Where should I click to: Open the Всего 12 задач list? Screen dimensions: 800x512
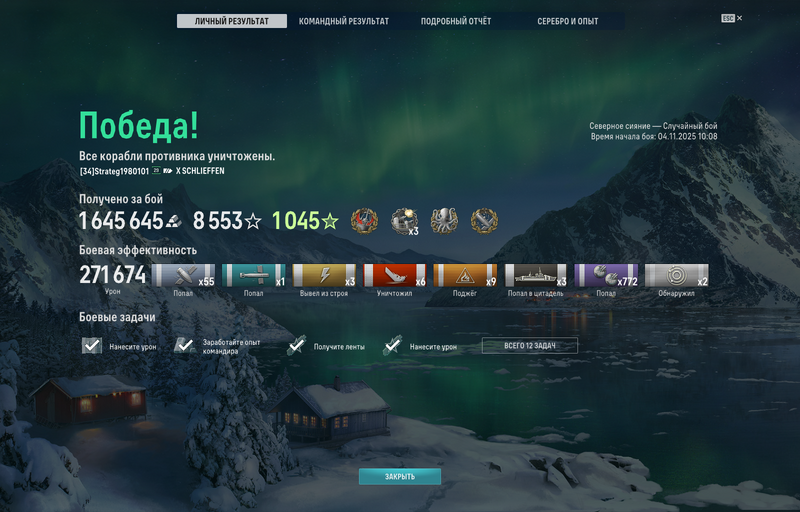click(x=529, y=346)
